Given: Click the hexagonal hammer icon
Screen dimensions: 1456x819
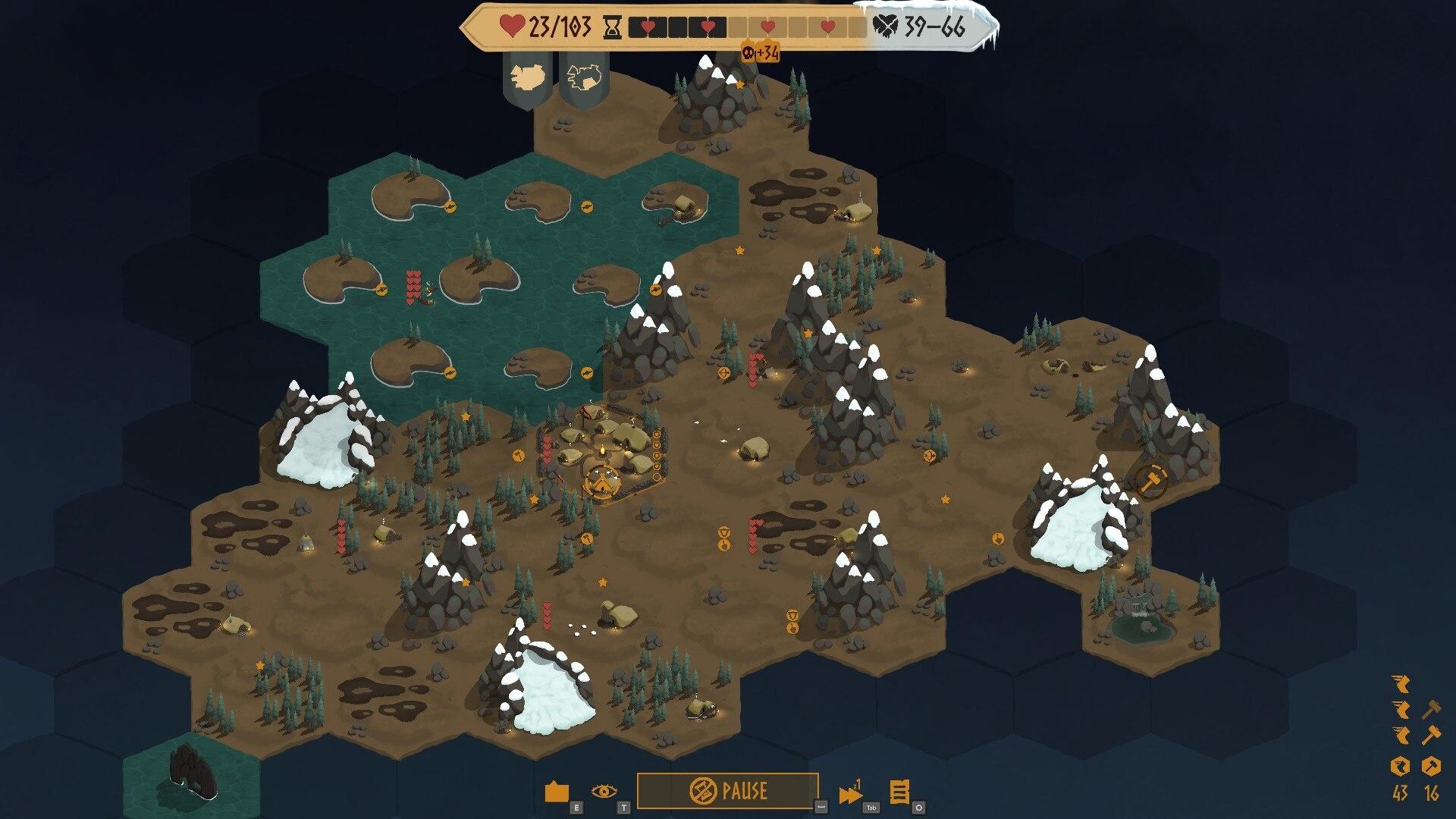Looking at the screenshot, I should pos(1431,767).
